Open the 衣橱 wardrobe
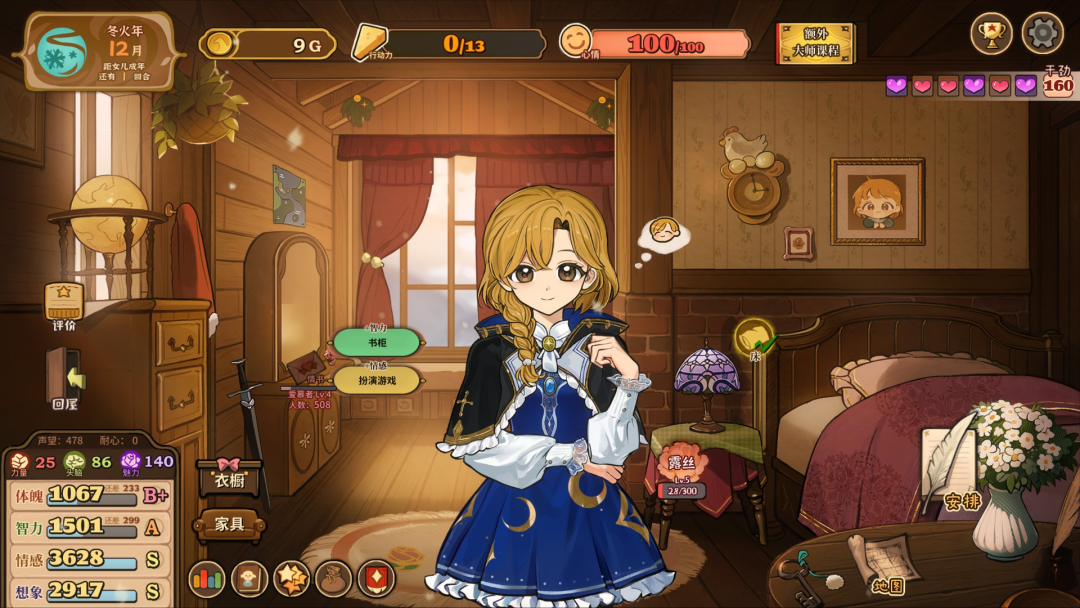 pyautogui.click(x=230, y=479)
